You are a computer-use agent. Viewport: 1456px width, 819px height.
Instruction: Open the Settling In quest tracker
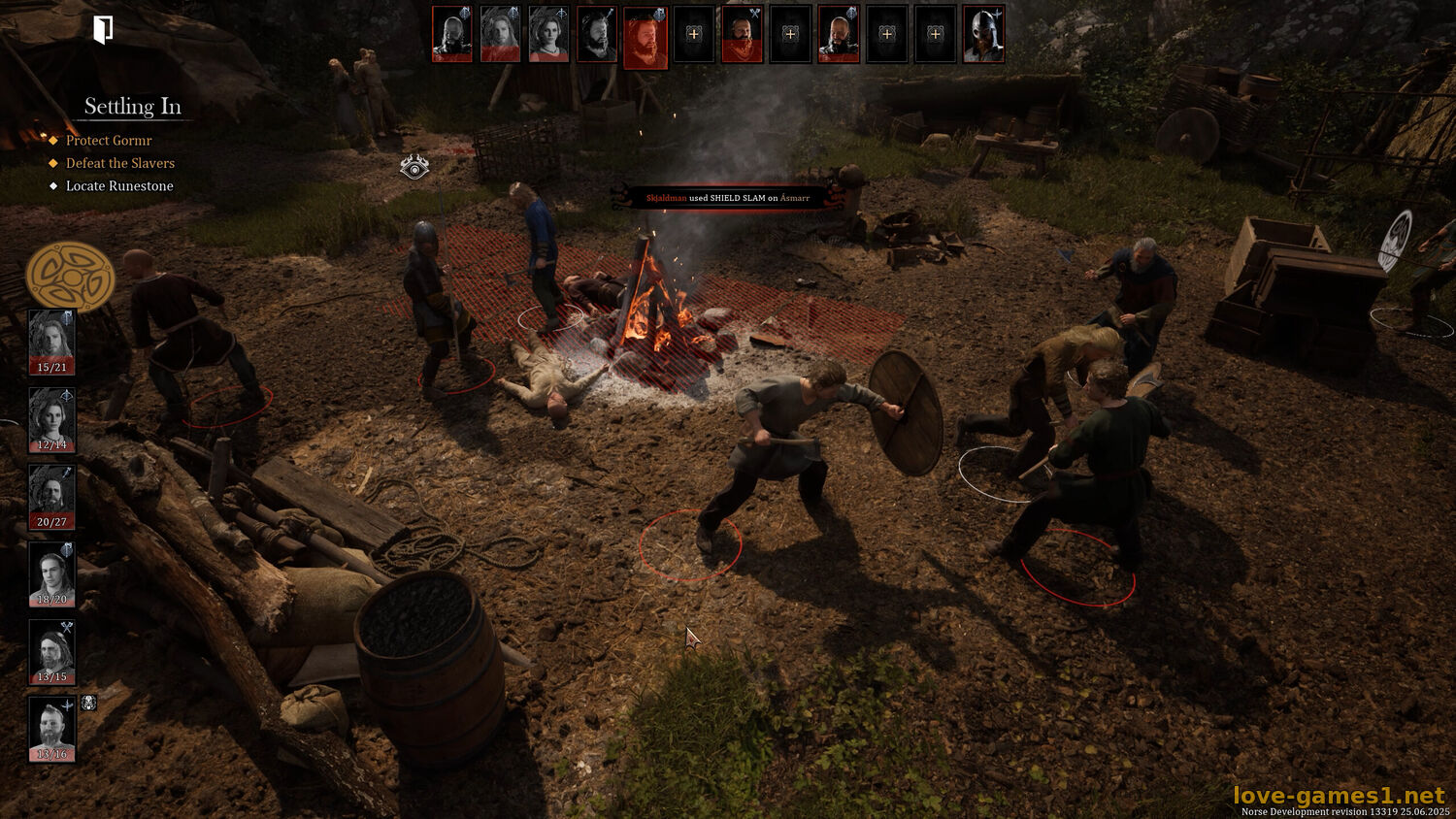132,107
